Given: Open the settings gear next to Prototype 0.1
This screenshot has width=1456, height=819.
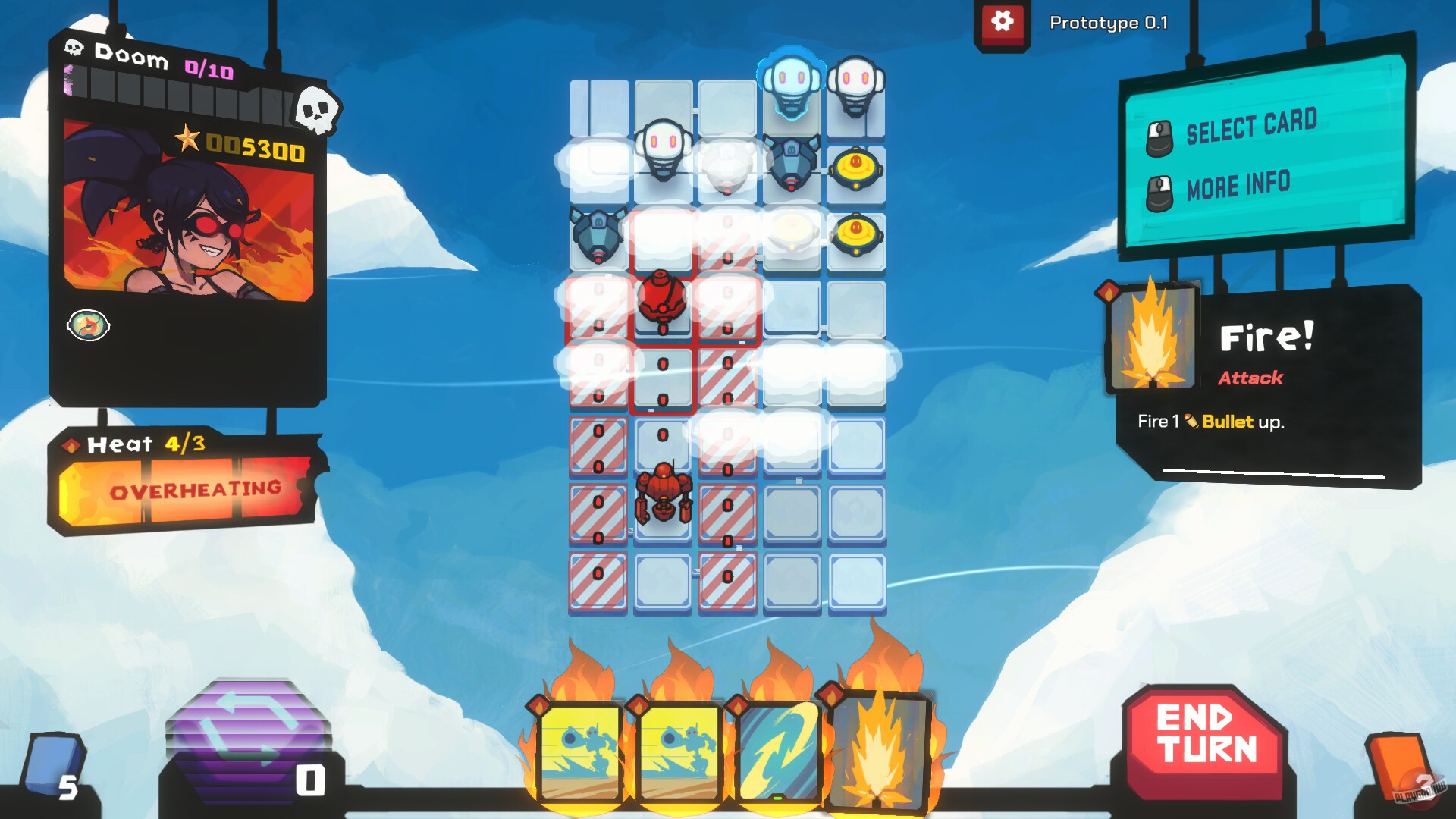Looking at the screenshot, I should 1003,22.
